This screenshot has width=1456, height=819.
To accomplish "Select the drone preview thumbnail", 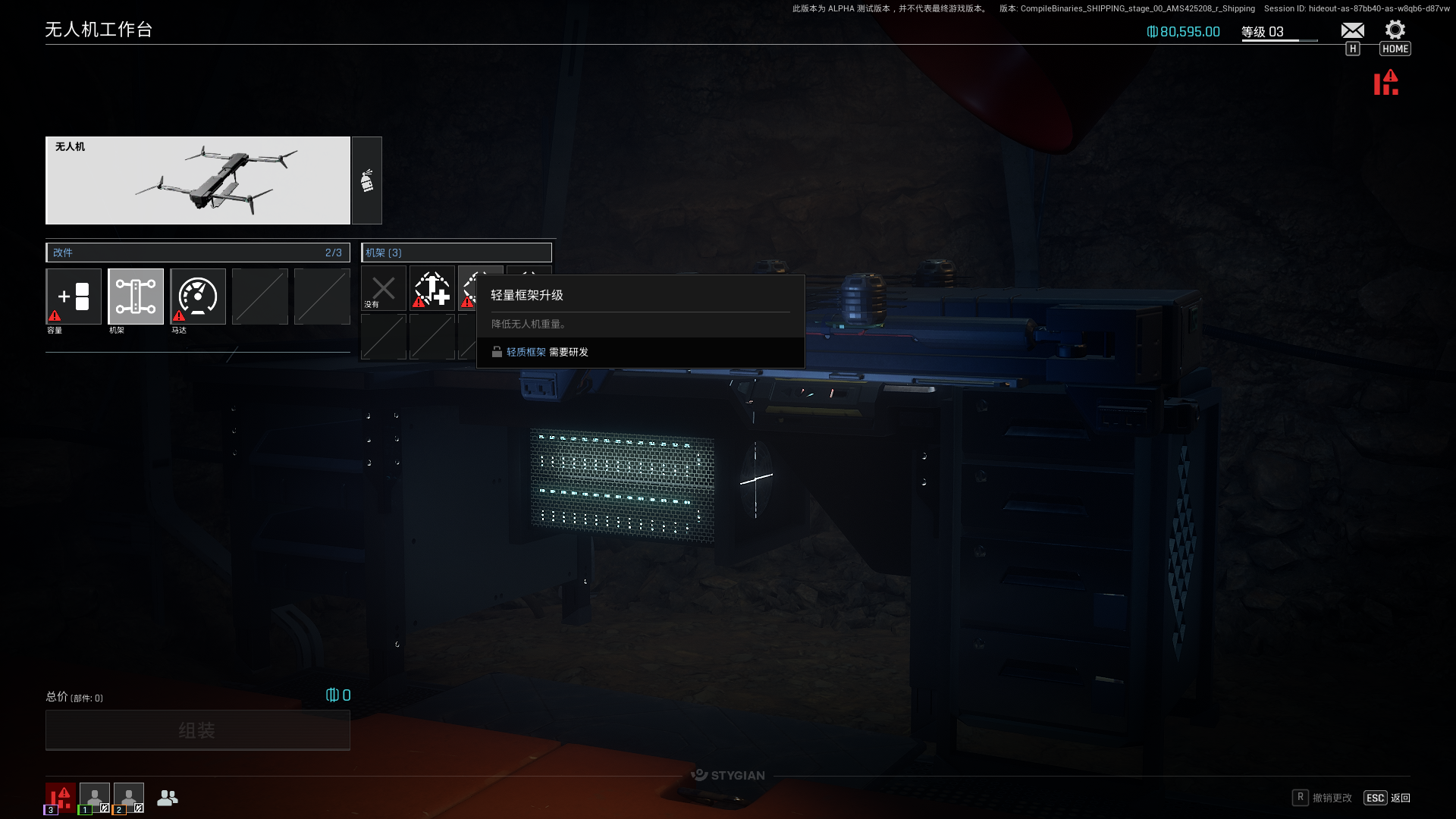I will [198, 180].
